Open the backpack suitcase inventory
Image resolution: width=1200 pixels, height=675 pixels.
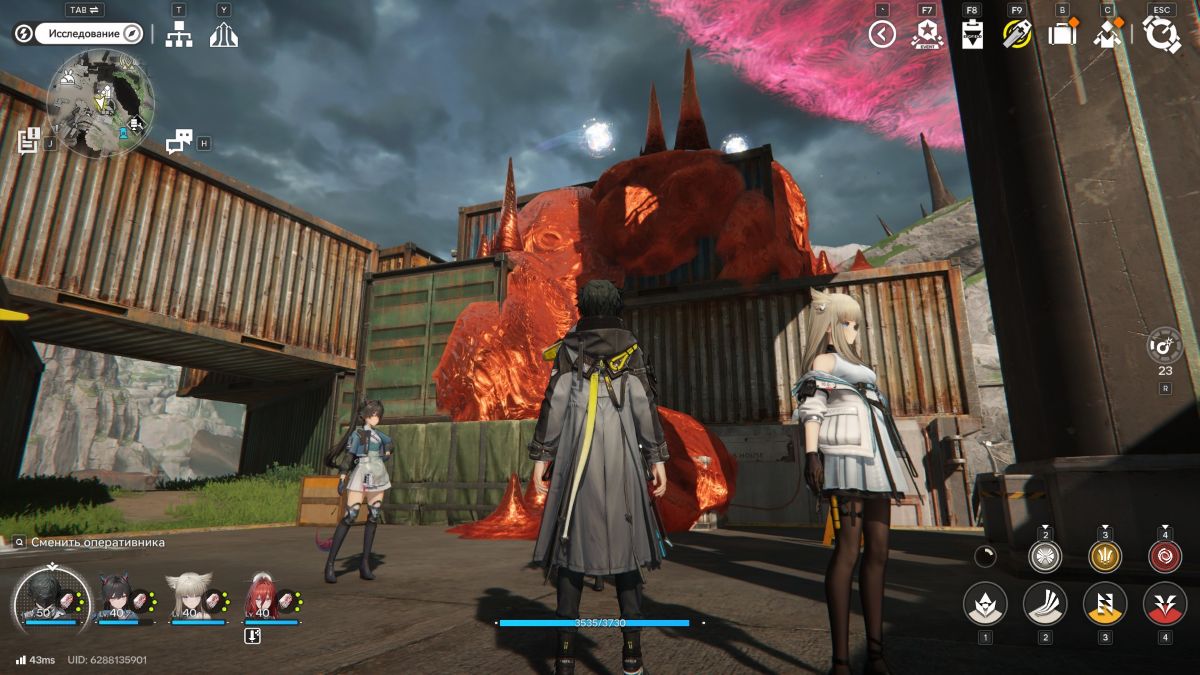coord(1061,35)
